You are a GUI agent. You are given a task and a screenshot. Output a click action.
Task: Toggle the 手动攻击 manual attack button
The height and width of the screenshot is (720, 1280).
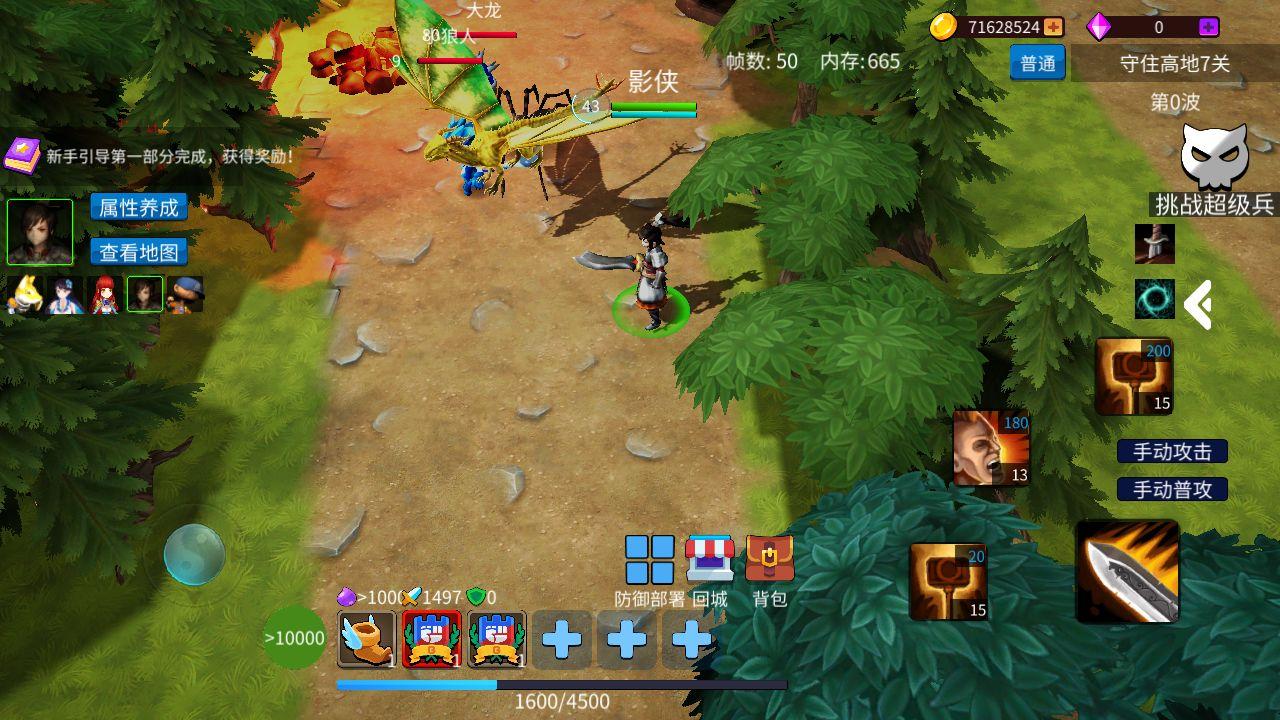(x=1172, y=451)
